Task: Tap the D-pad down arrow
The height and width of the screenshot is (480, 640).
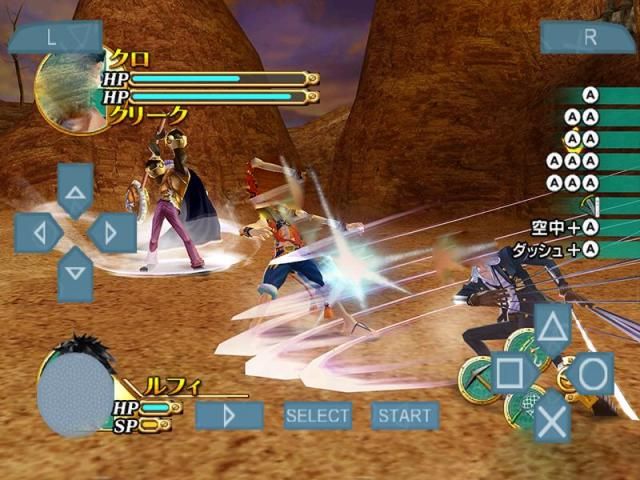Action: [75, 273]
